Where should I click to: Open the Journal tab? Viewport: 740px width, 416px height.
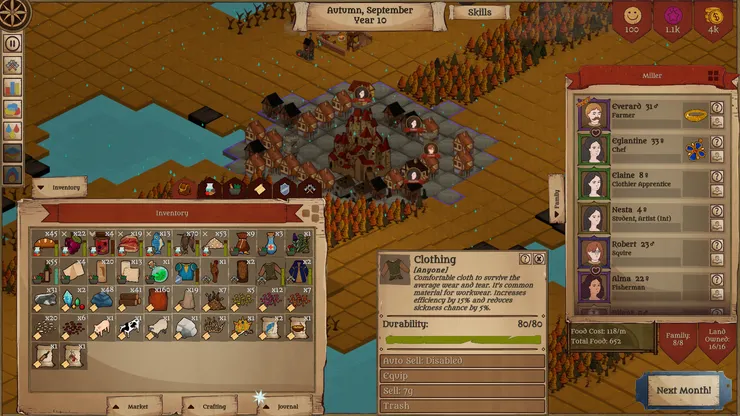[x=281, y=406]
